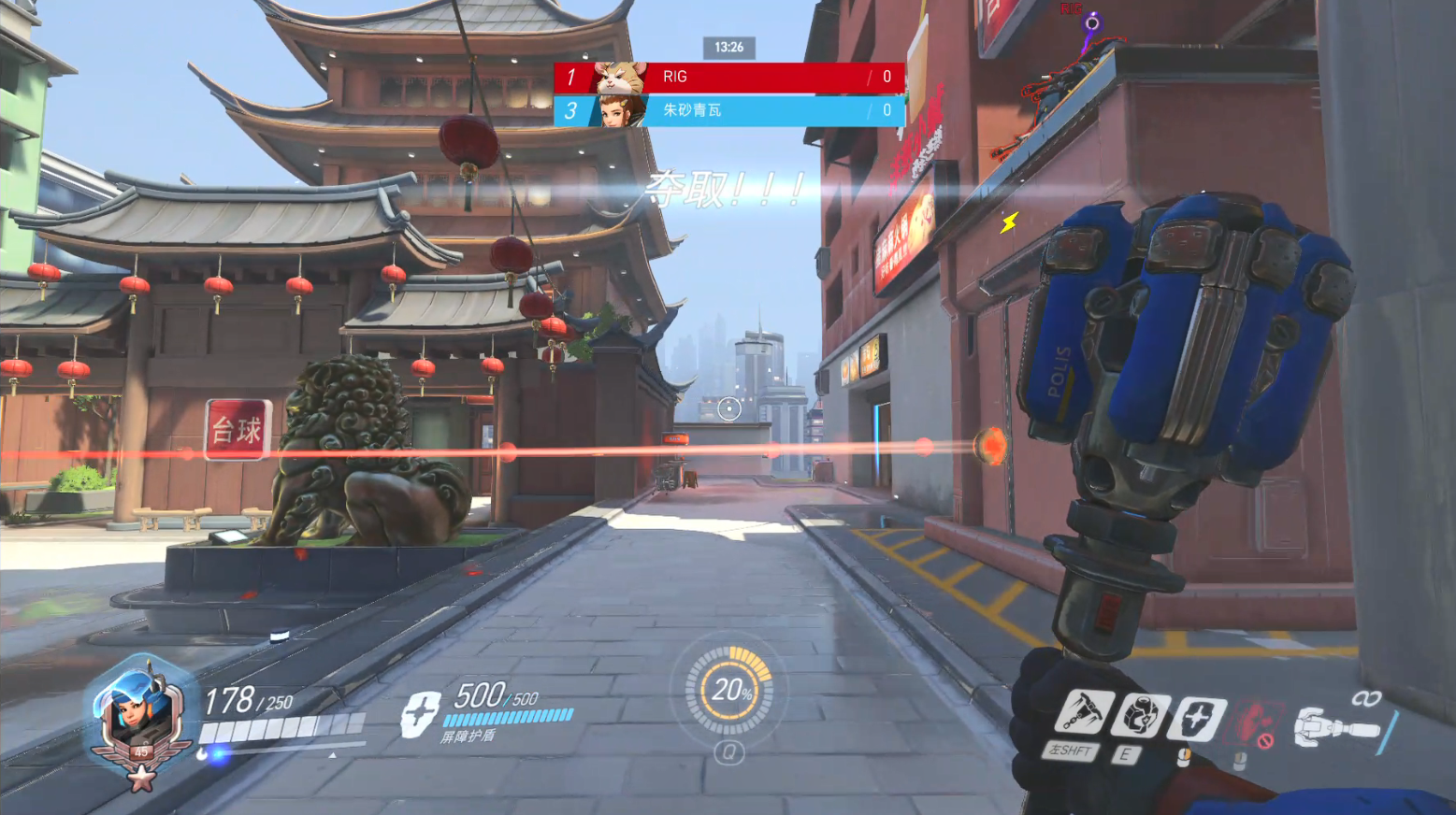This screenshot has height=815, width=1456.
Task: Click the barrier shield status icon
Action: click(x=421, y=714)
